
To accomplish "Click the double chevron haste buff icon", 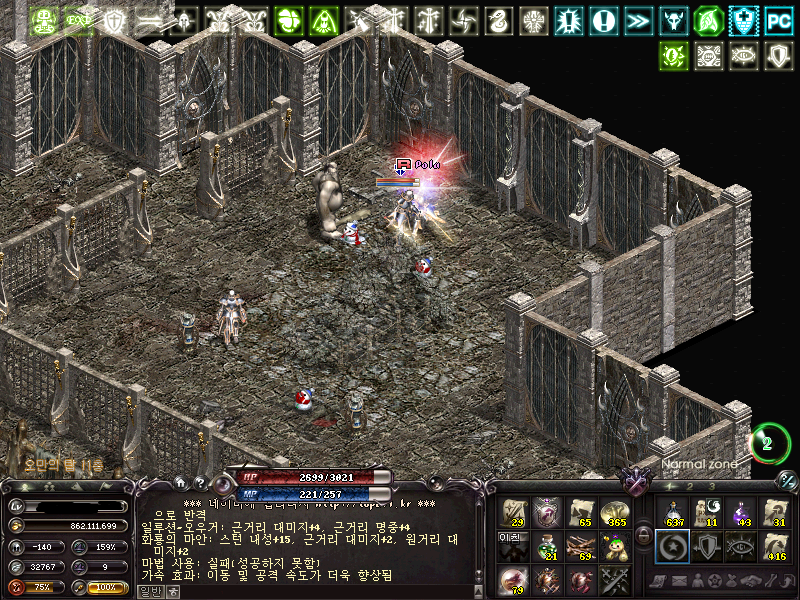I will pos(637,20).
